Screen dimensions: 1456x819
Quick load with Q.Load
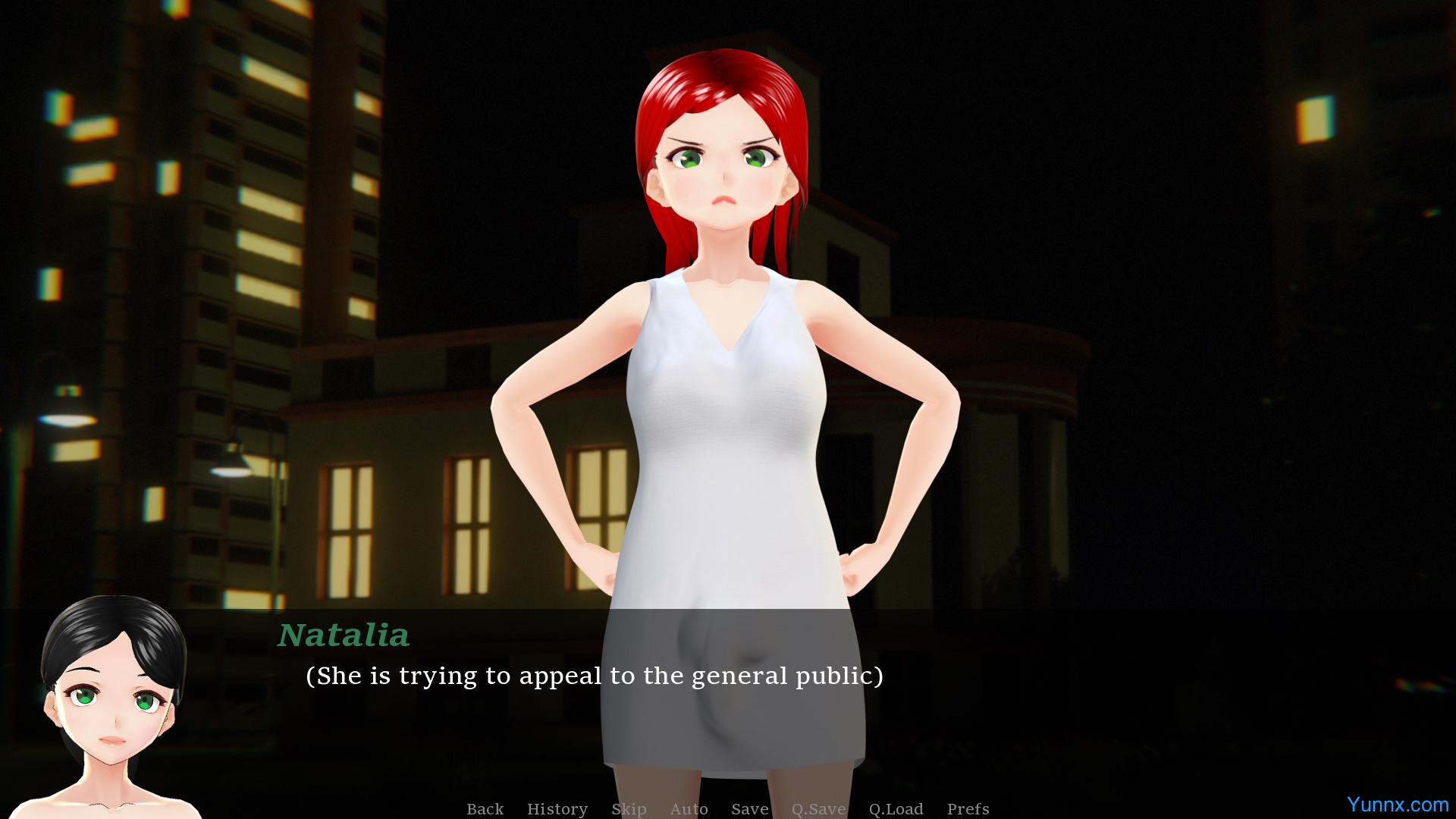pyautogui.click(x=896, y=808)
